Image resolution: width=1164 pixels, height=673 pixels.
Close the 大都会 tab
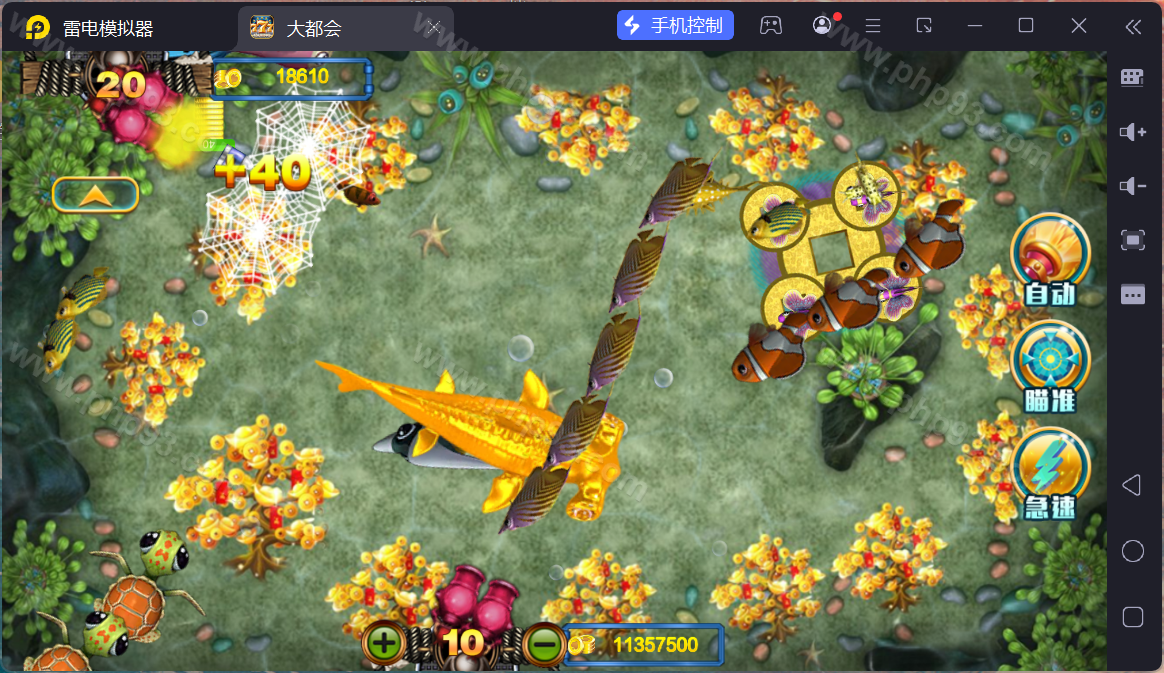[433, 28]
